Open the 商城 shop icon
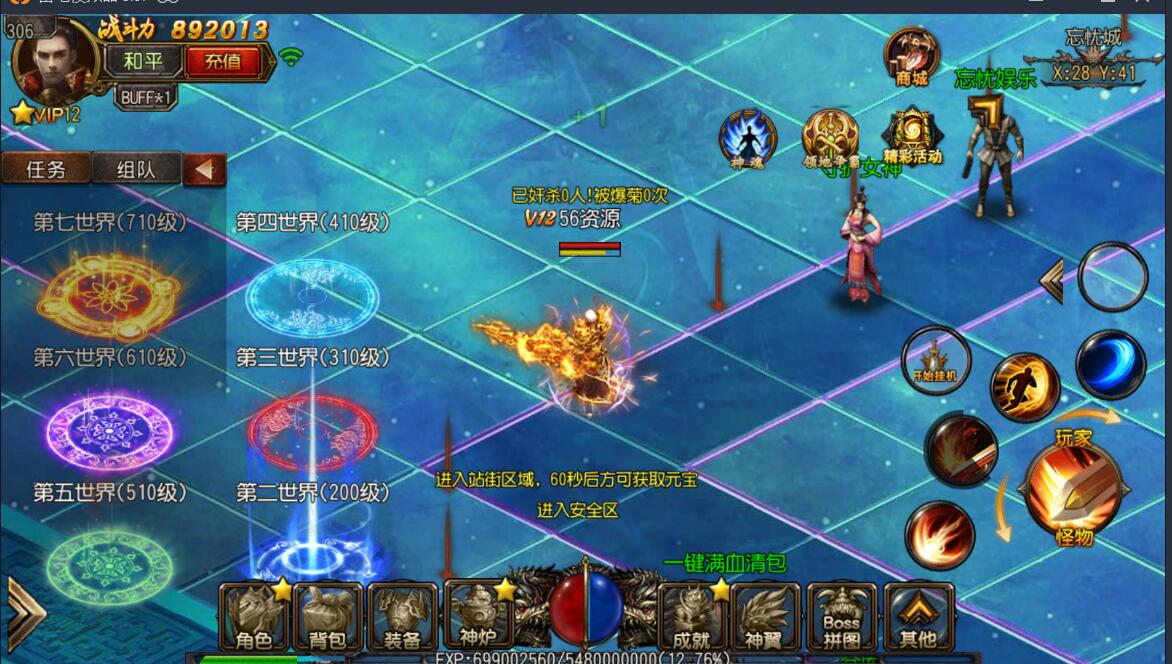 911,57
